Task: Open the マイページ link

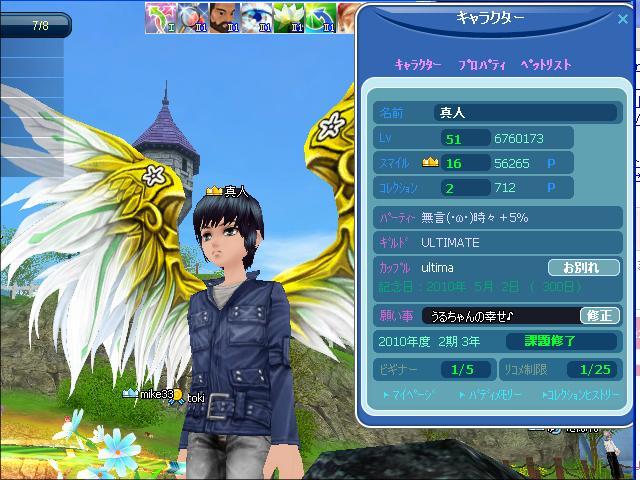Action: 413,395
